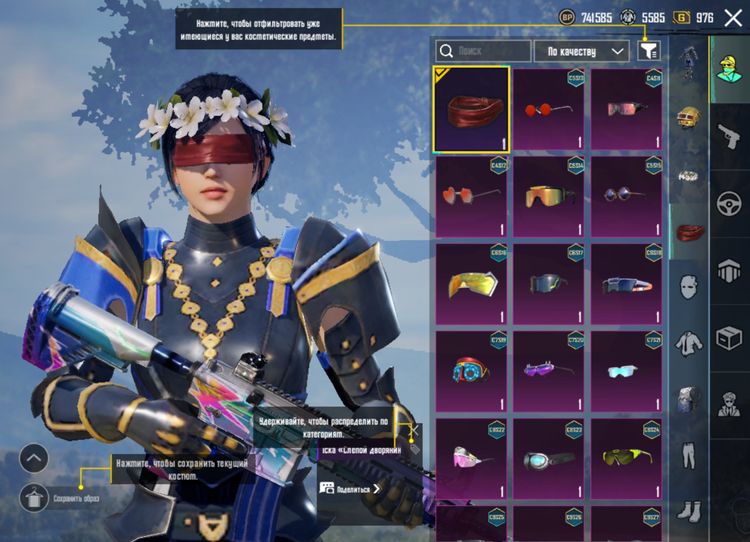Choose the round red lens glasses
The width and height of the screenshot is (750, 542).
(548, 109)
